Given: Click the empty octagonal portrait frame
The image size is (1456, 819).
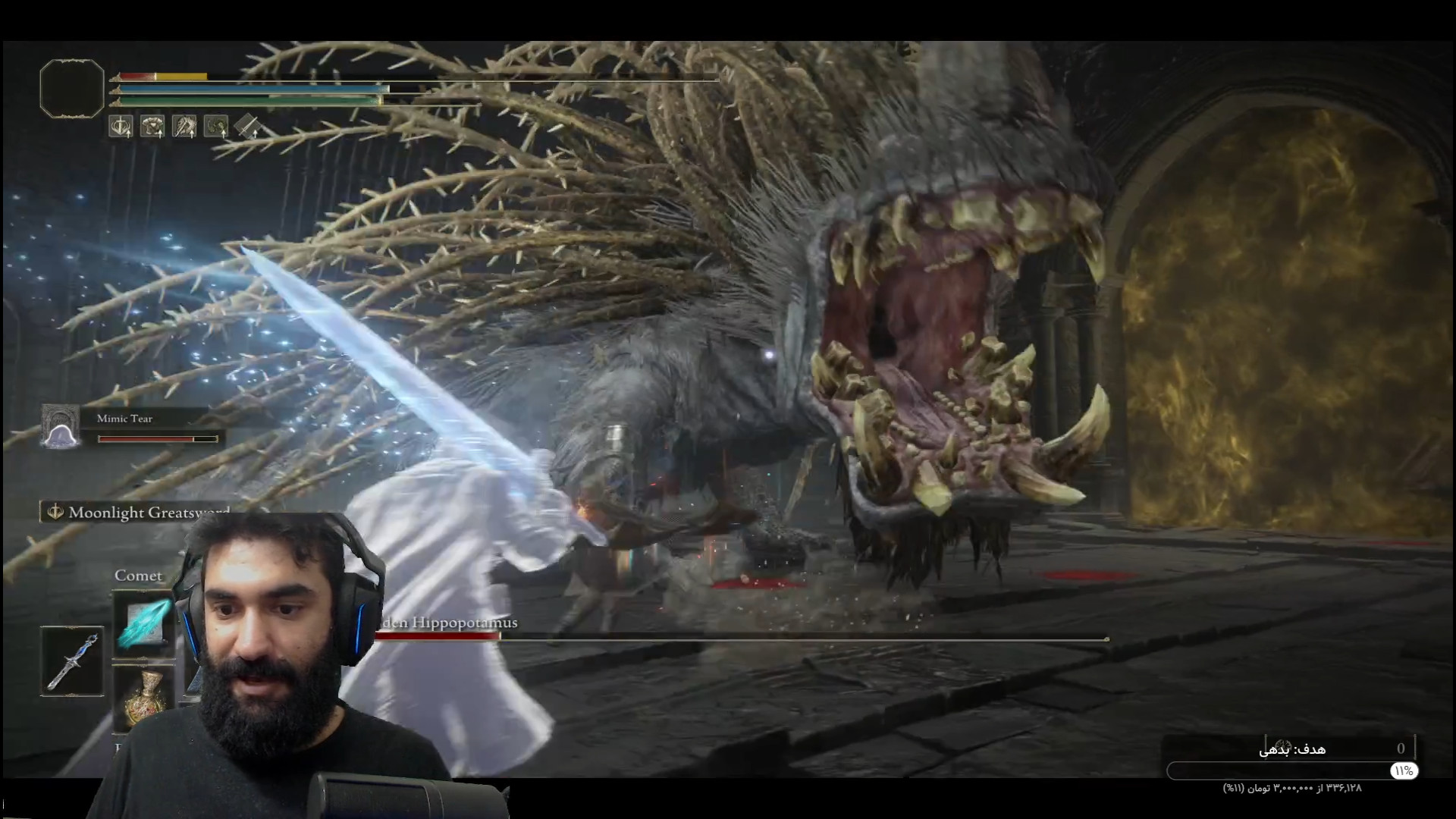Looking at the screenshot, I should [72, 89].
